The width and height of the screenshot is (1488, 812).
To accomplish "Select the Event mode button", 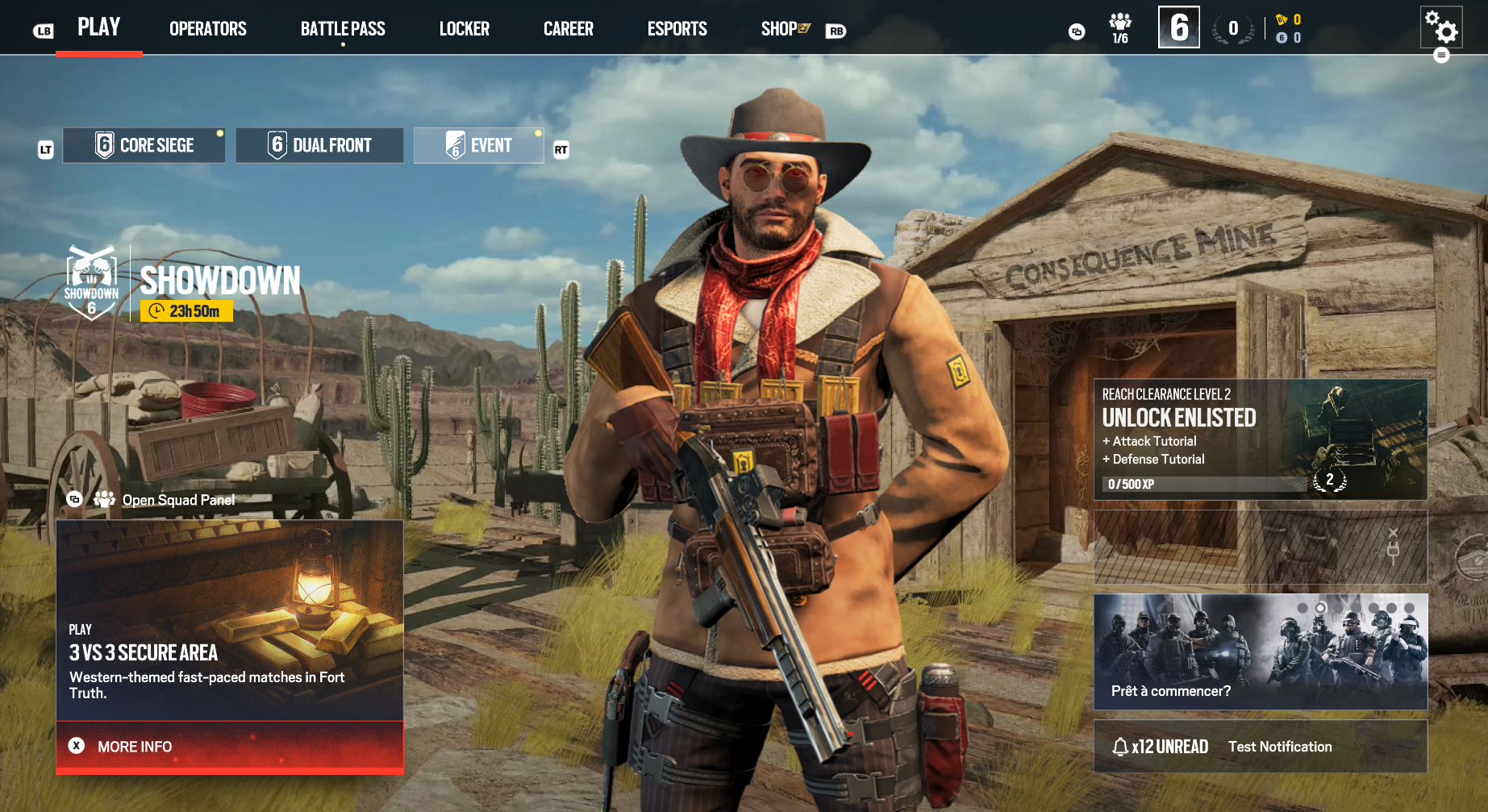I will click(479, 146).
